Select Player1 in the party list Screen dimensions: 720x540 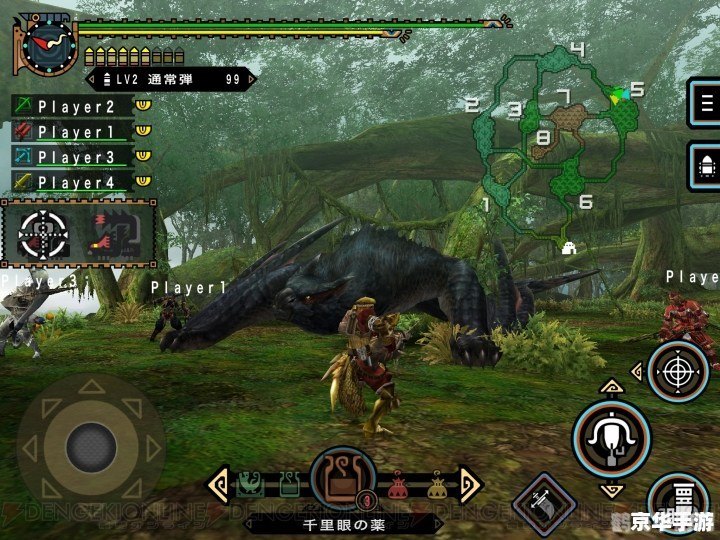tap(75, 131)
